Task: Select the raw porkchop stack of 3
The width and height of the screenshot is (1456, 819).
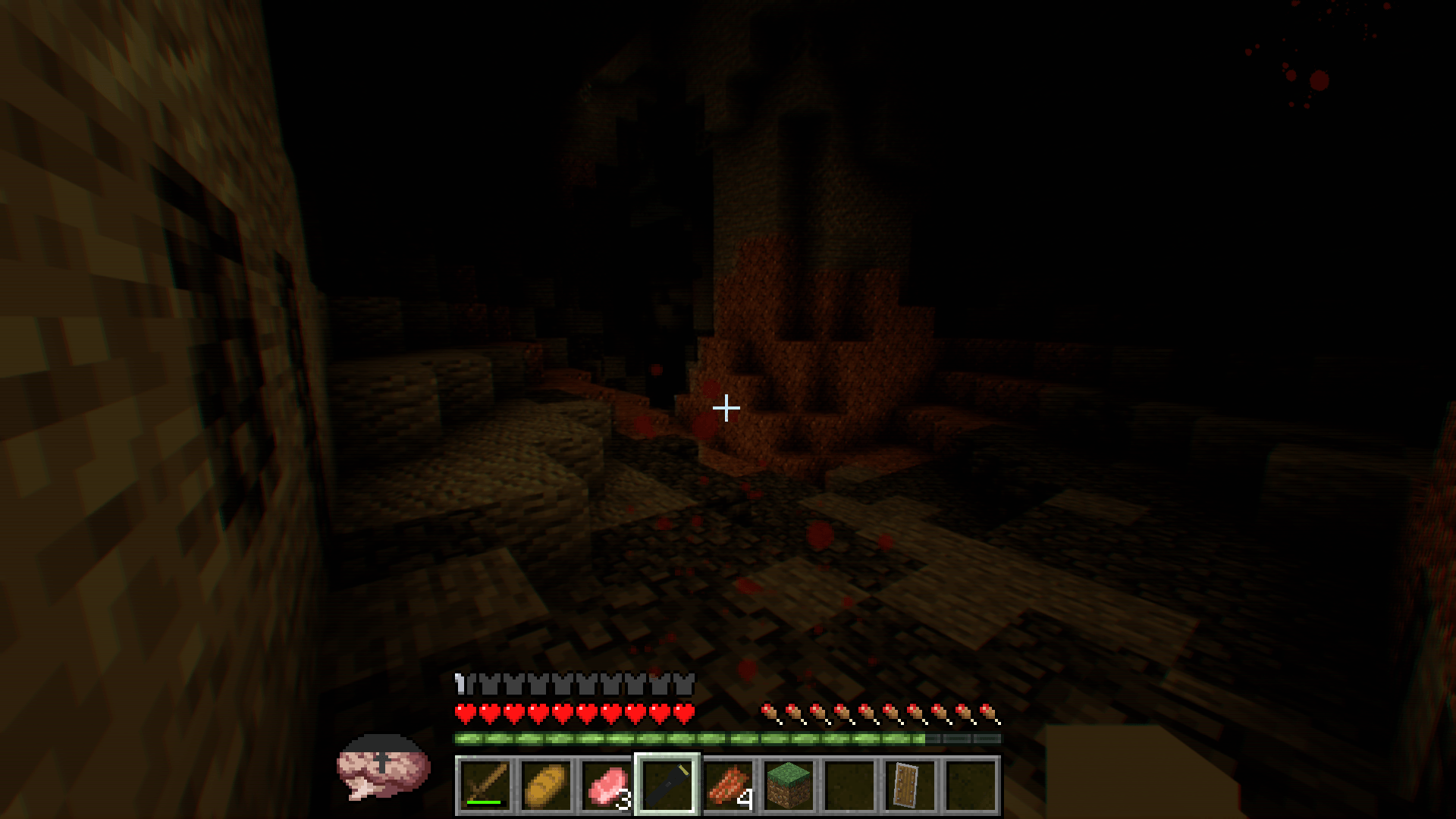Action: click(607, 784)
